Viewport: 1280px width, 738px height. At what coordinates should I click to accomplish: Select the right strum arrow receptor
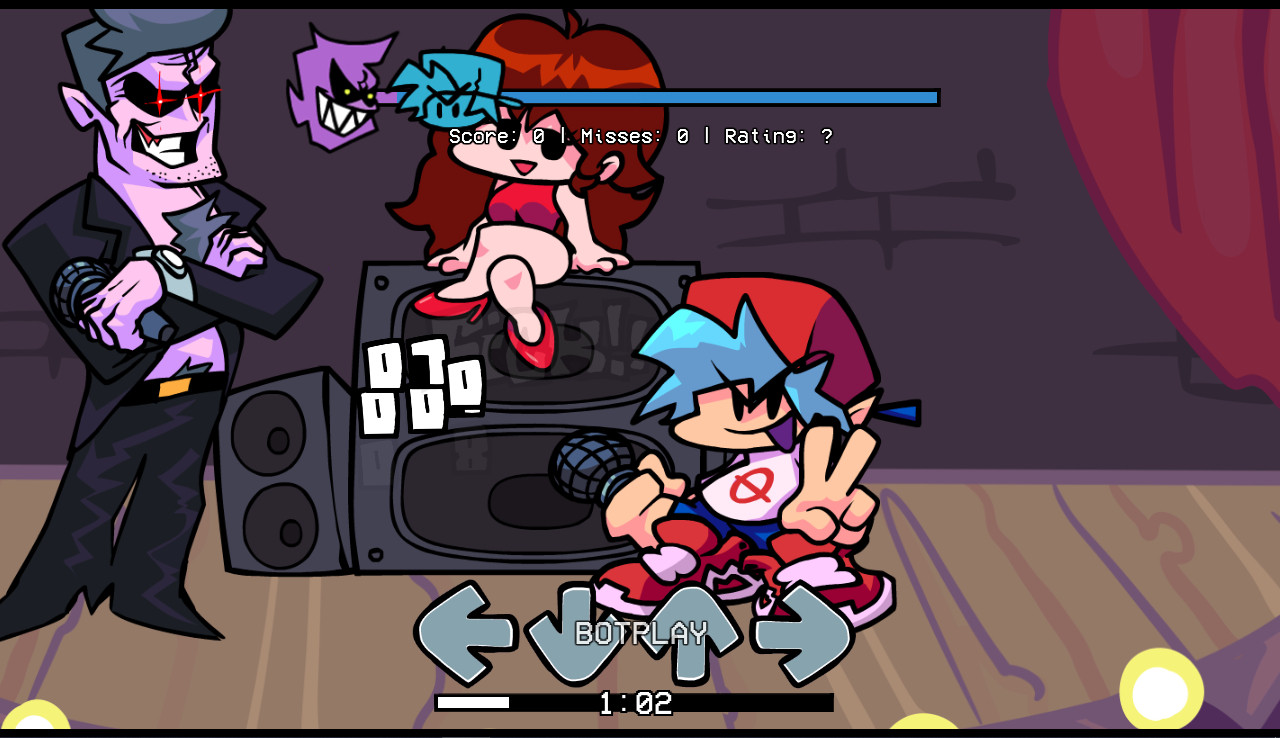(798, 634)
